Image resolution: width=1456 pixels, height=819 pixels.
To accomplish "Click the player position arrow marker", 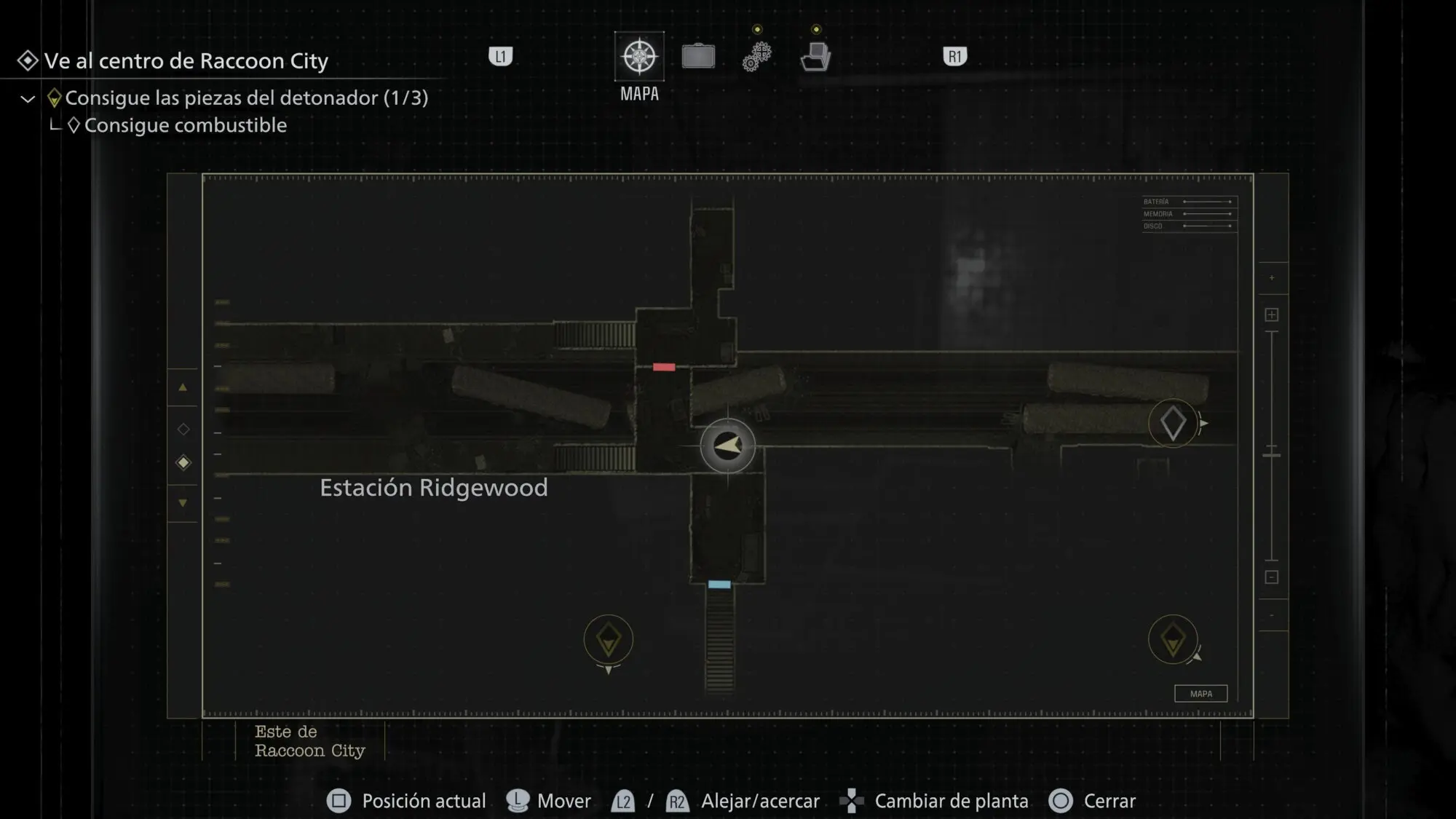I will pyautogui.click(x=727, y=446).
